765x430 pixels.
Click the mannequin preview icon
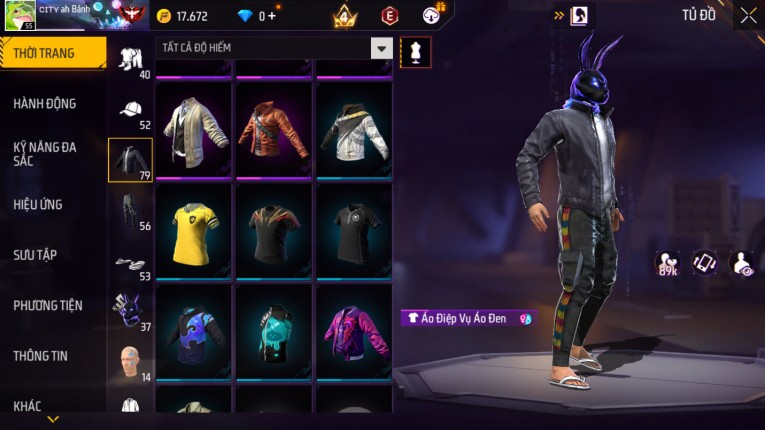click(415, 52)
